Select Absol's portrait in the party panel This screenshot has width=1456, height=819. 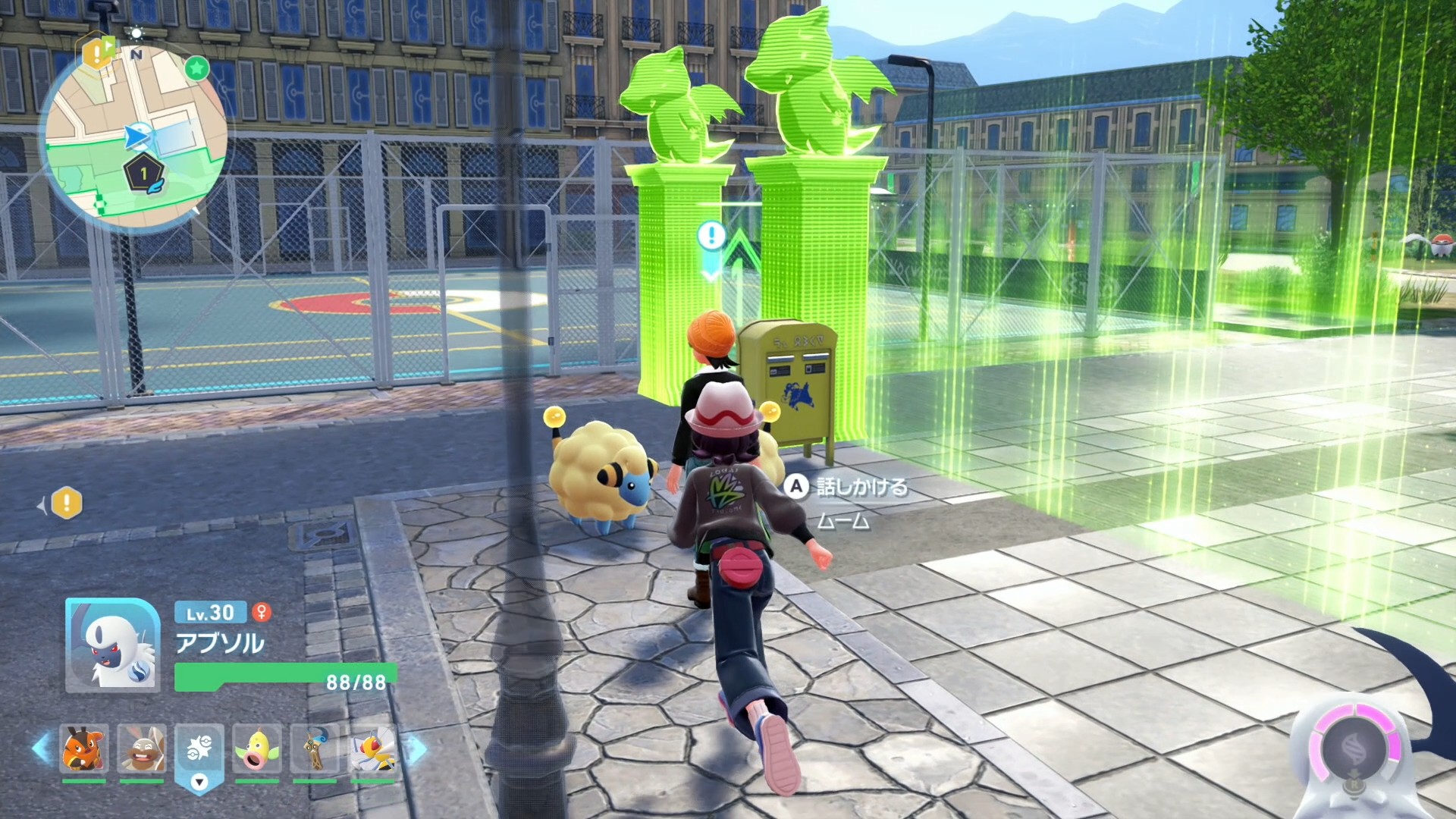click(x=113, y=645)
